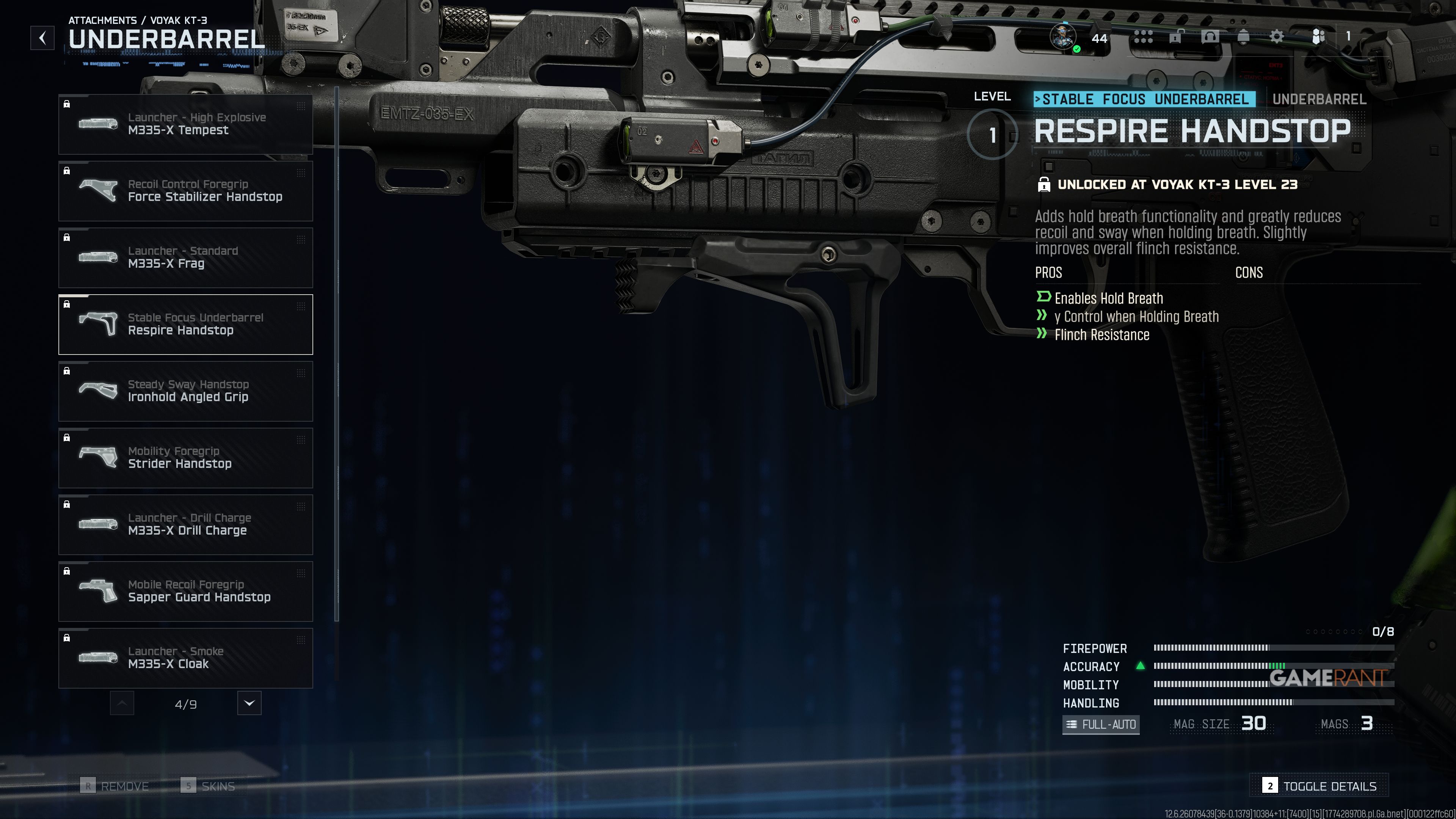
Task: Choose the Sapper Guard Handstop
Action: coord(185,591)
